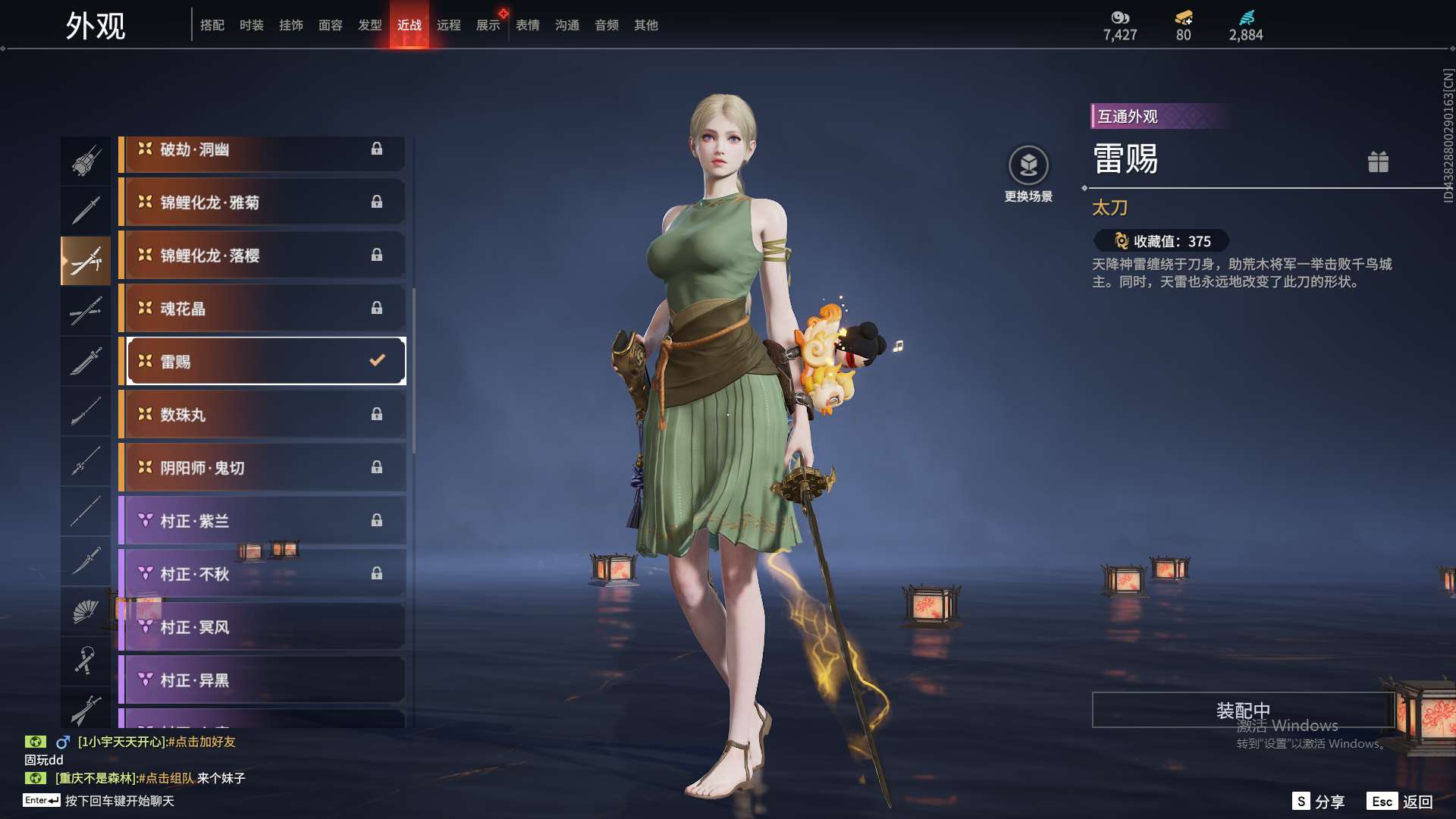Switch to the 远程 weapon tab
1456x819 pixels.
(x=448, y=25)
